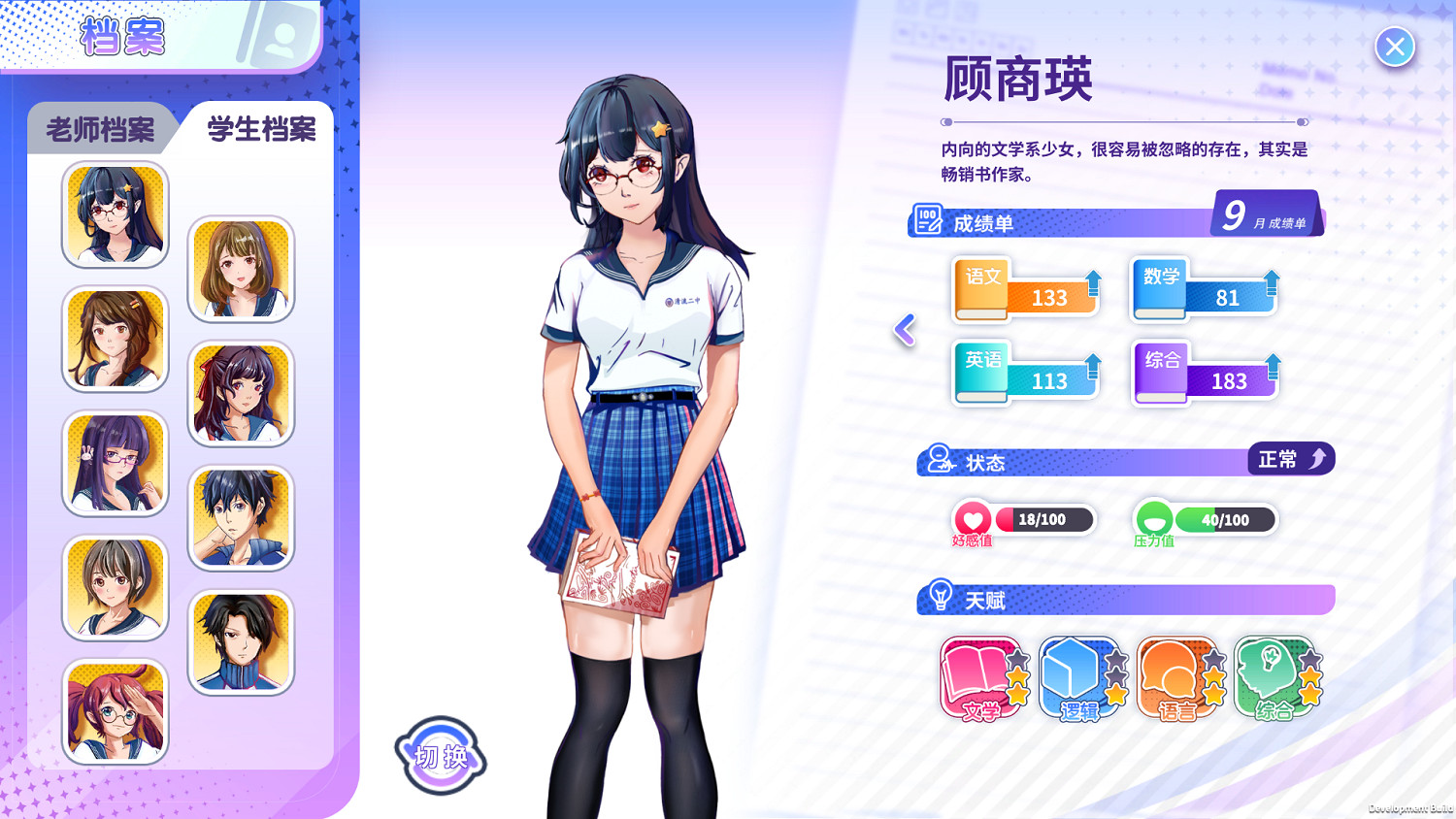Select the 综合 talent icon
This screenshot has height=819, width=1456.
point(1276,679)
